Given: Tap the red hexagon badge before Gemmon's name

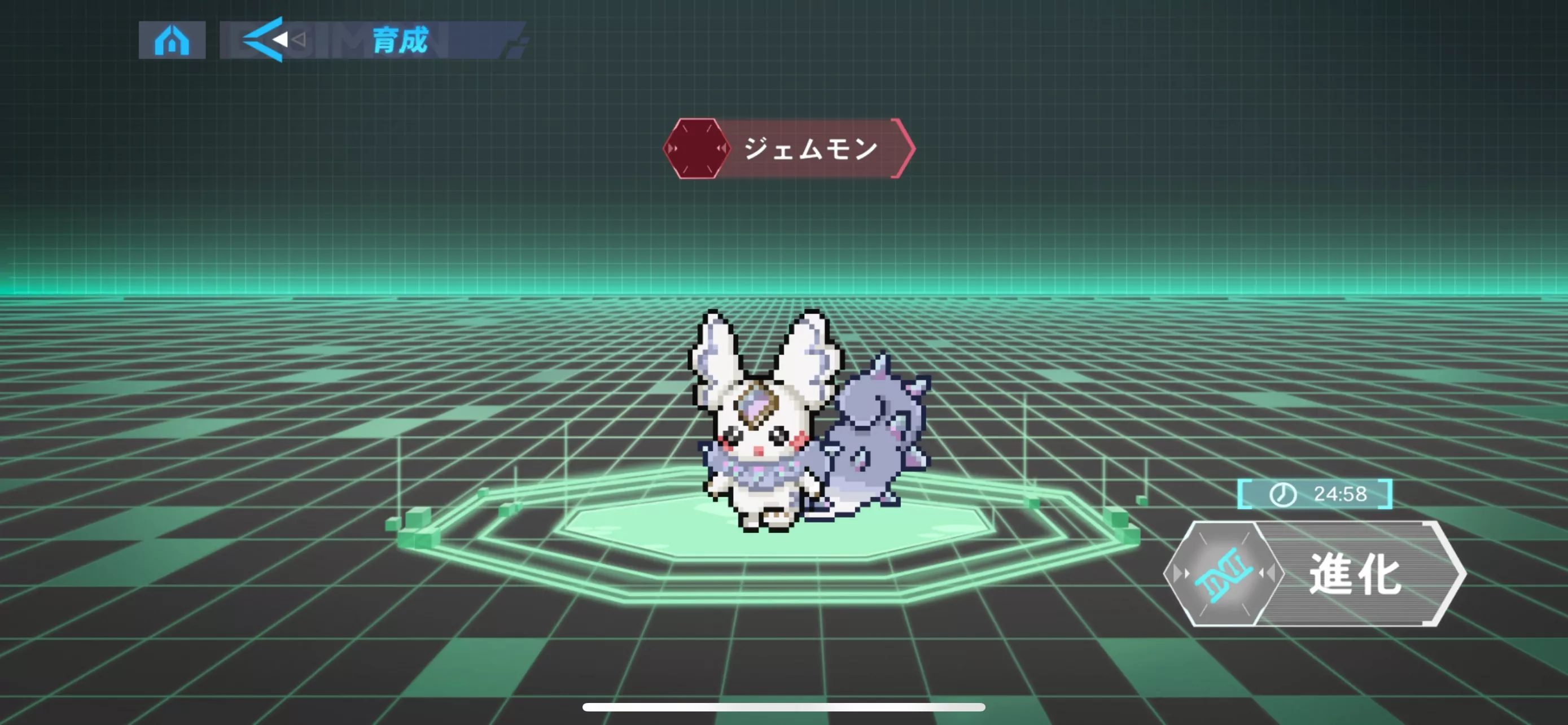Looking at the screenshot, I should pos(697,149).
